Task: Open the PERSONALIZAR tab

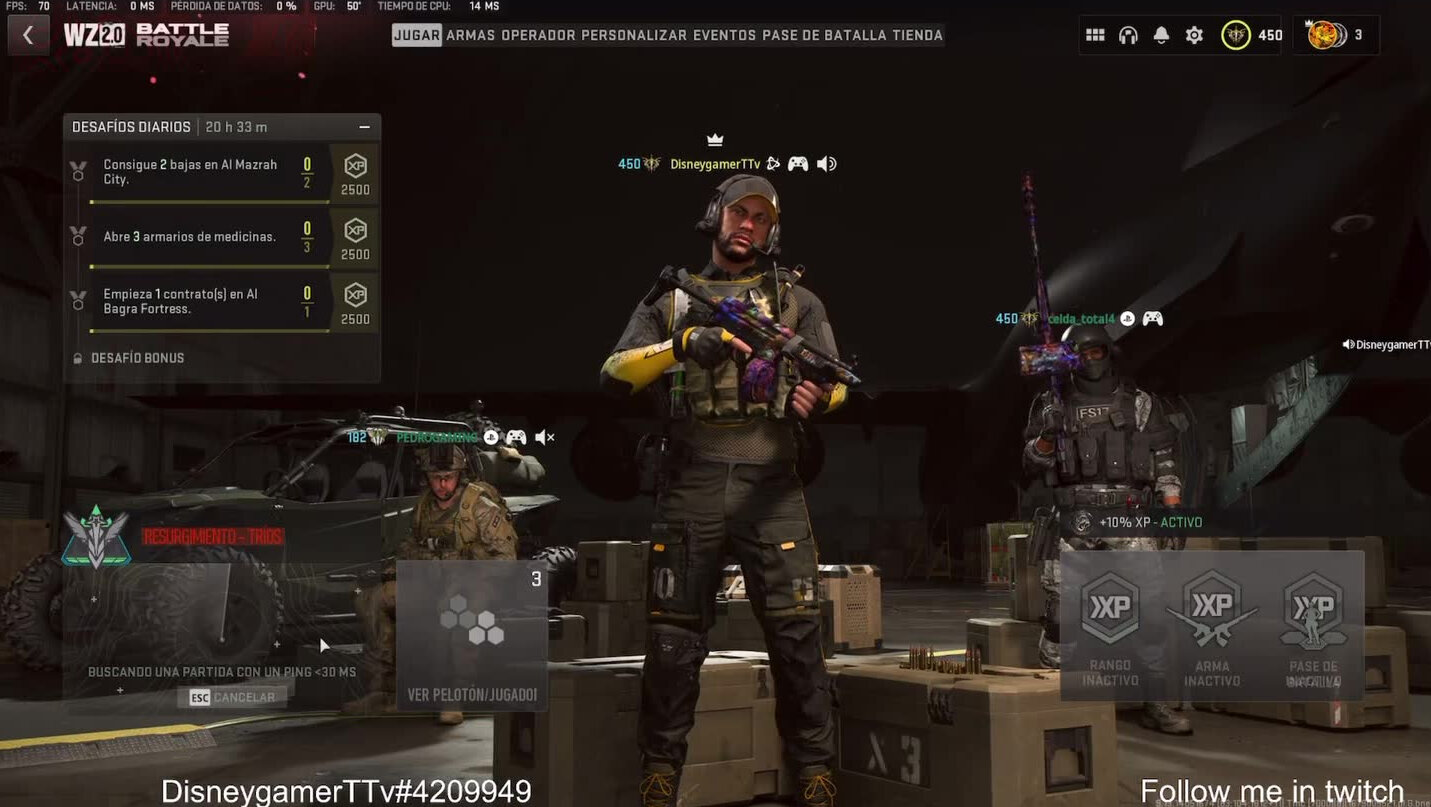Action: (634, 35)
